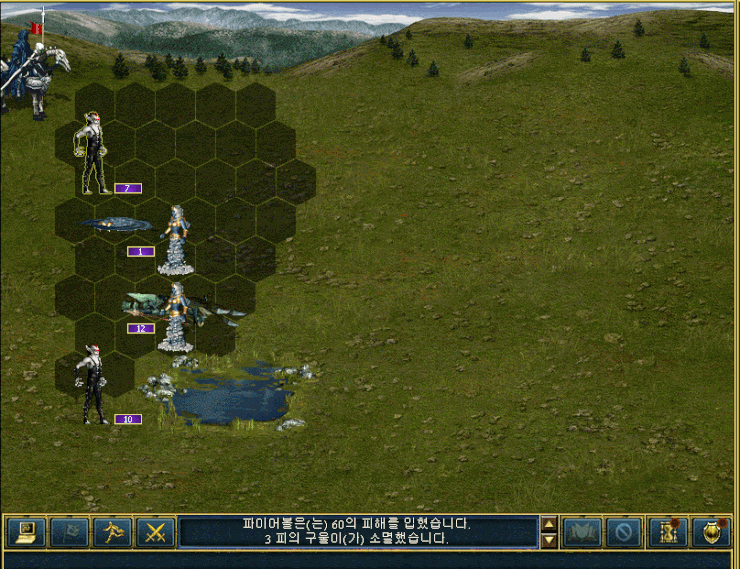
Task: Open the computer system options button
Action: coord(26,532)
